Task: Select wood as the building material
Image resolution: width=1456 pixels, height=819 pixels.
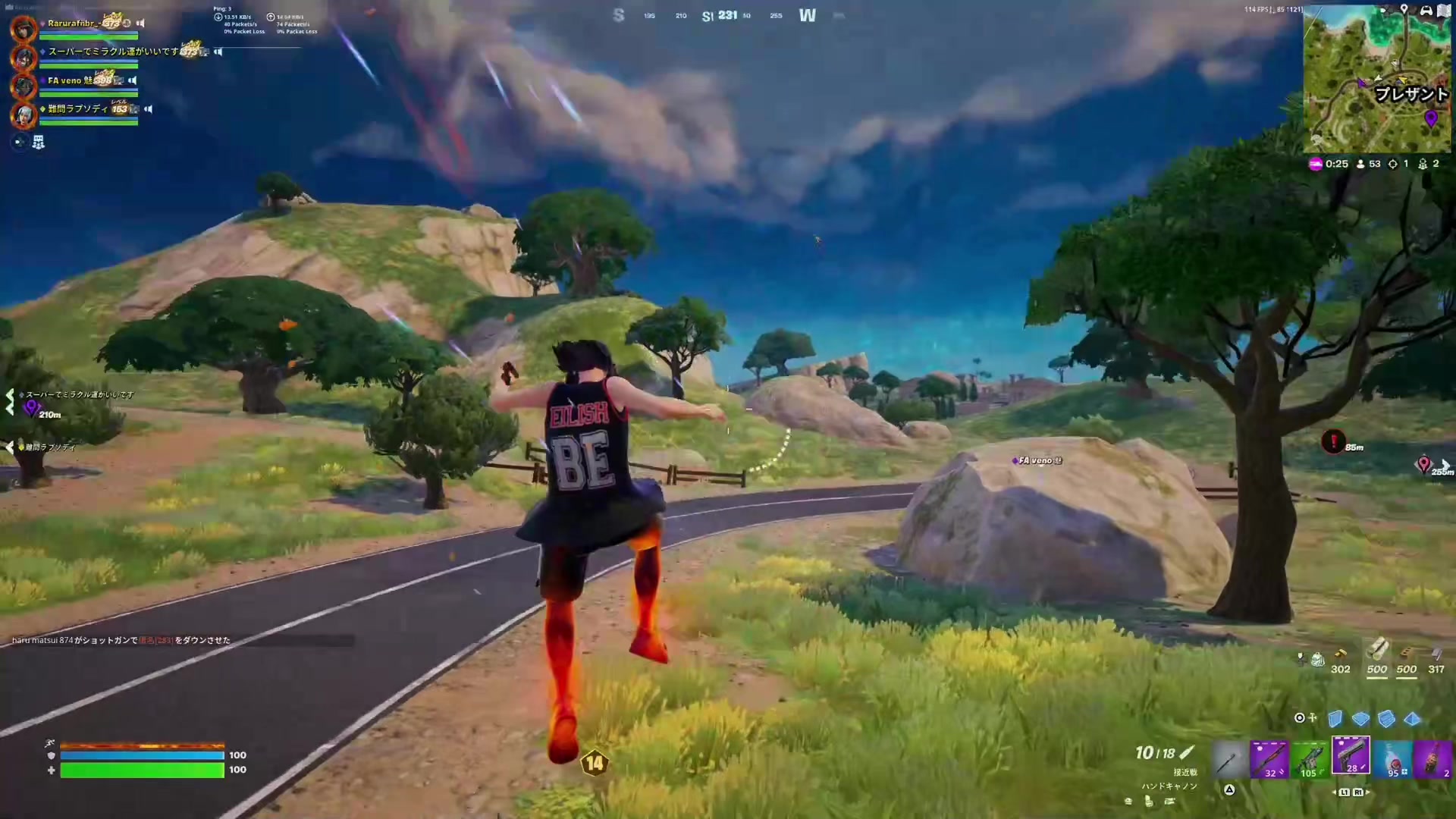Action: 1377,651
